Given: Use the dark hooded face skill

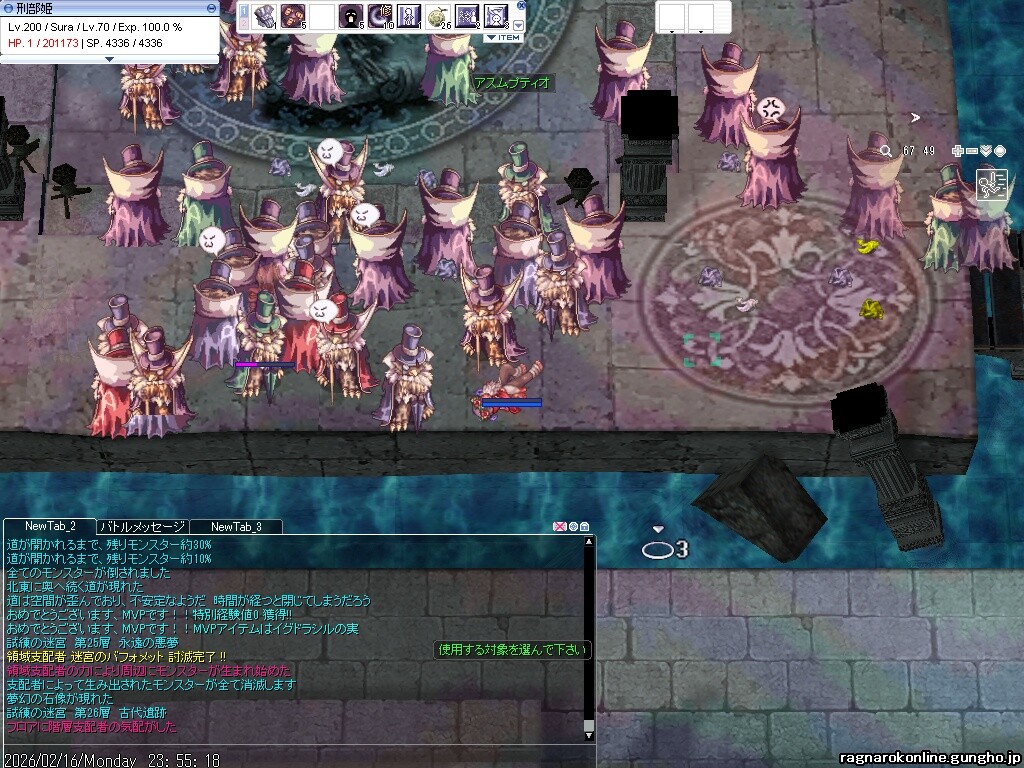Looking at the screenshot, I should 351,16.
